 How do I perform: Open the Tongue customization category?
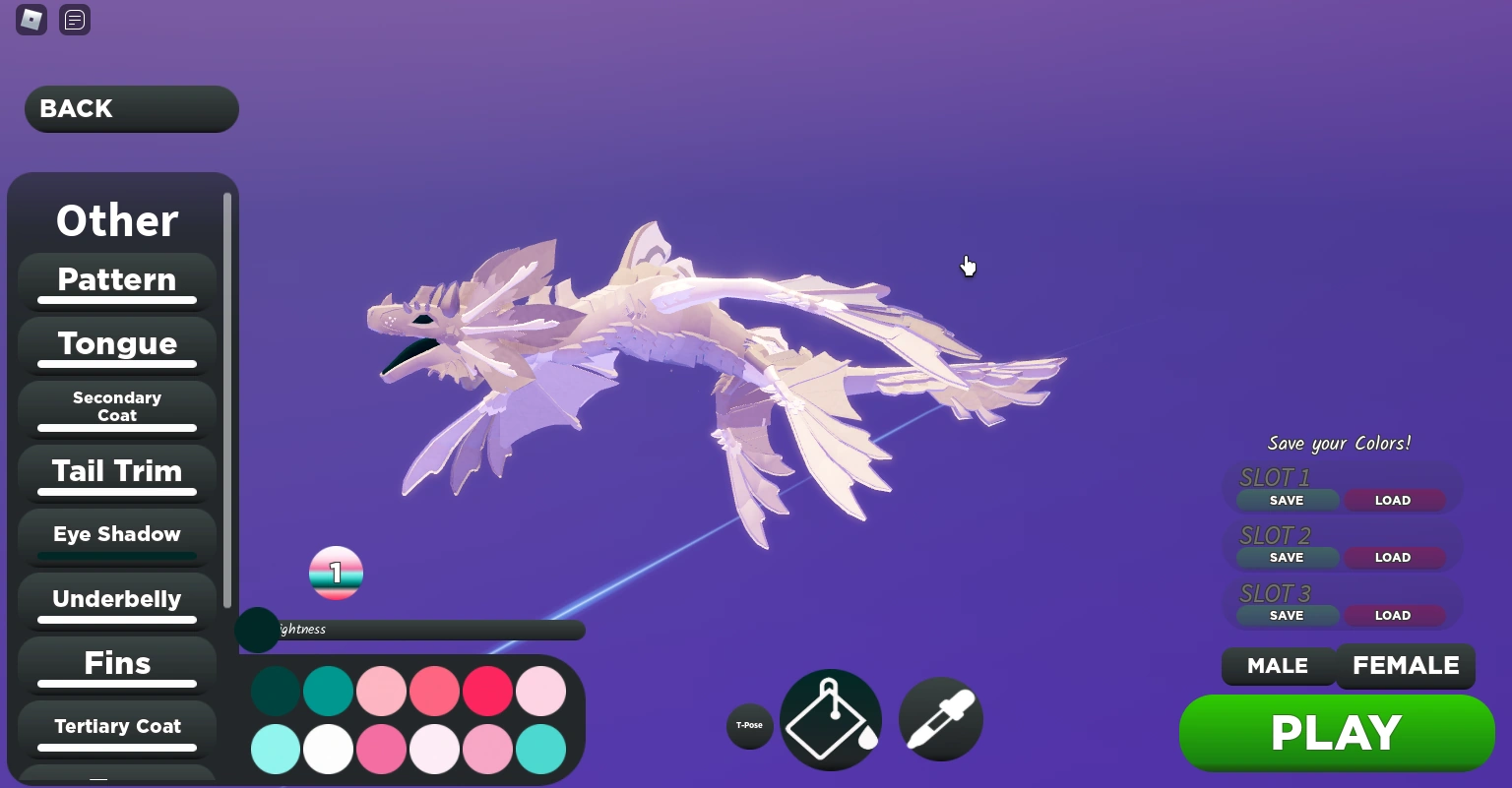(116, 343)
